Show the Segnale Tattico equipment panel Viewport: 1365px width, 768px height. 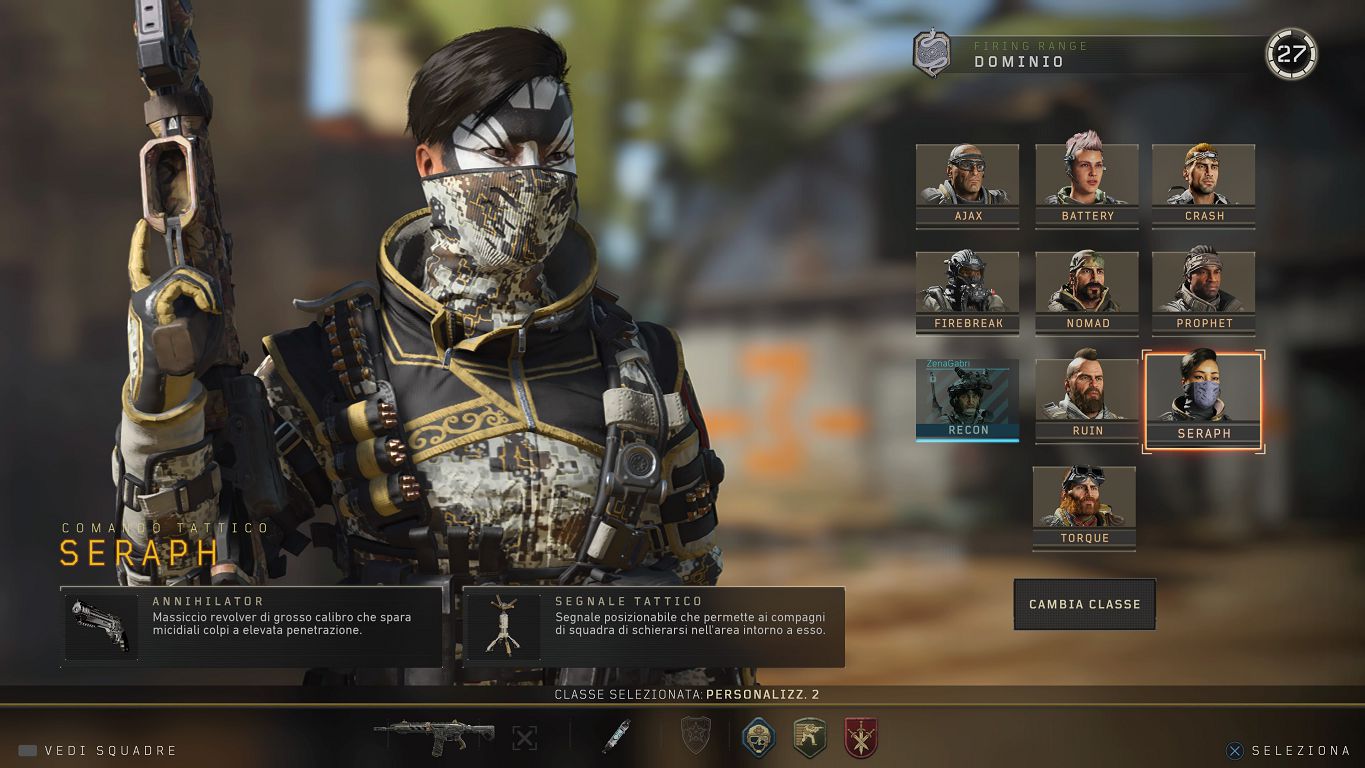pyautogui.click(x=654, y=627)
